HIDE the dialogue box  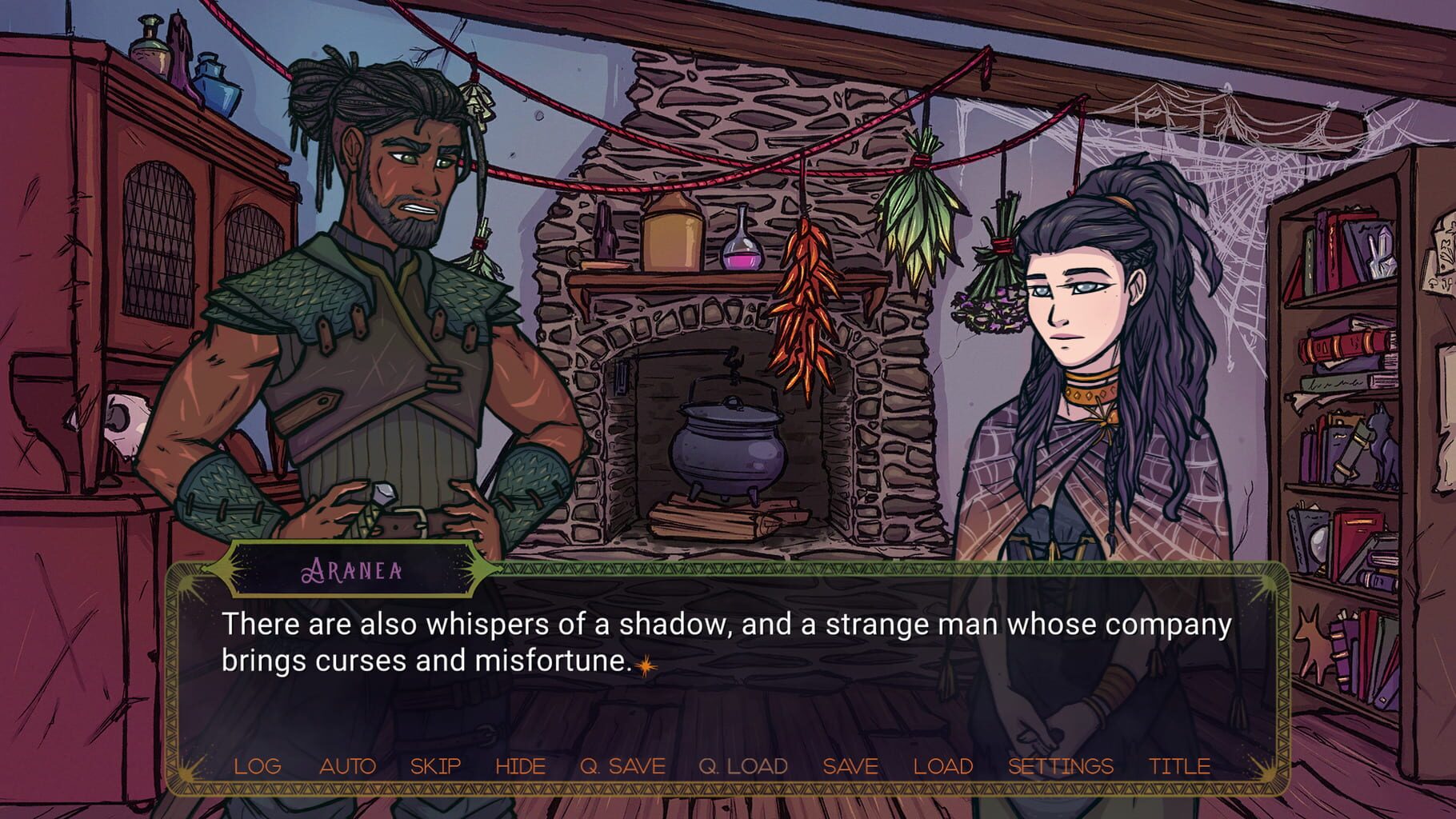pos(520,765)
